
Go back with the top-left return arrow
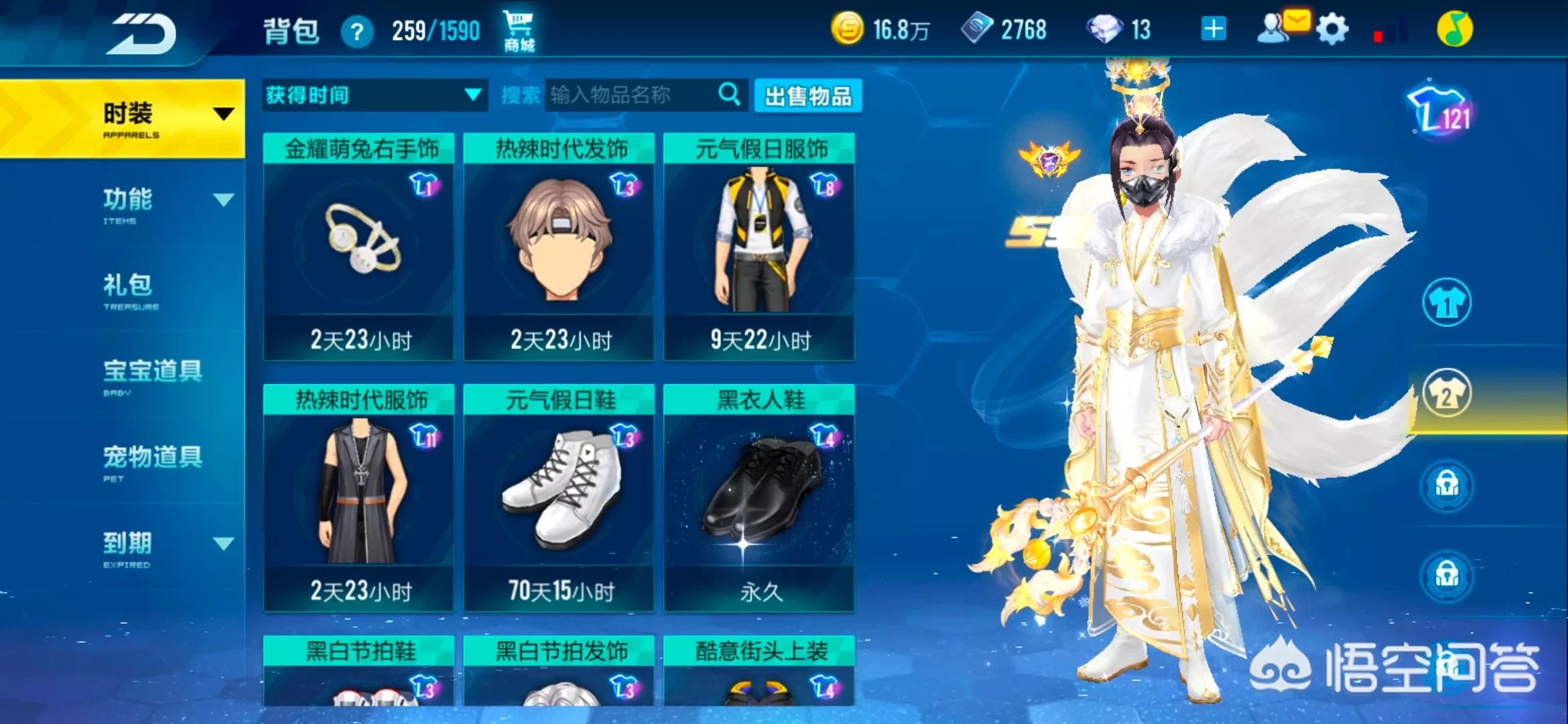(143, 34)
